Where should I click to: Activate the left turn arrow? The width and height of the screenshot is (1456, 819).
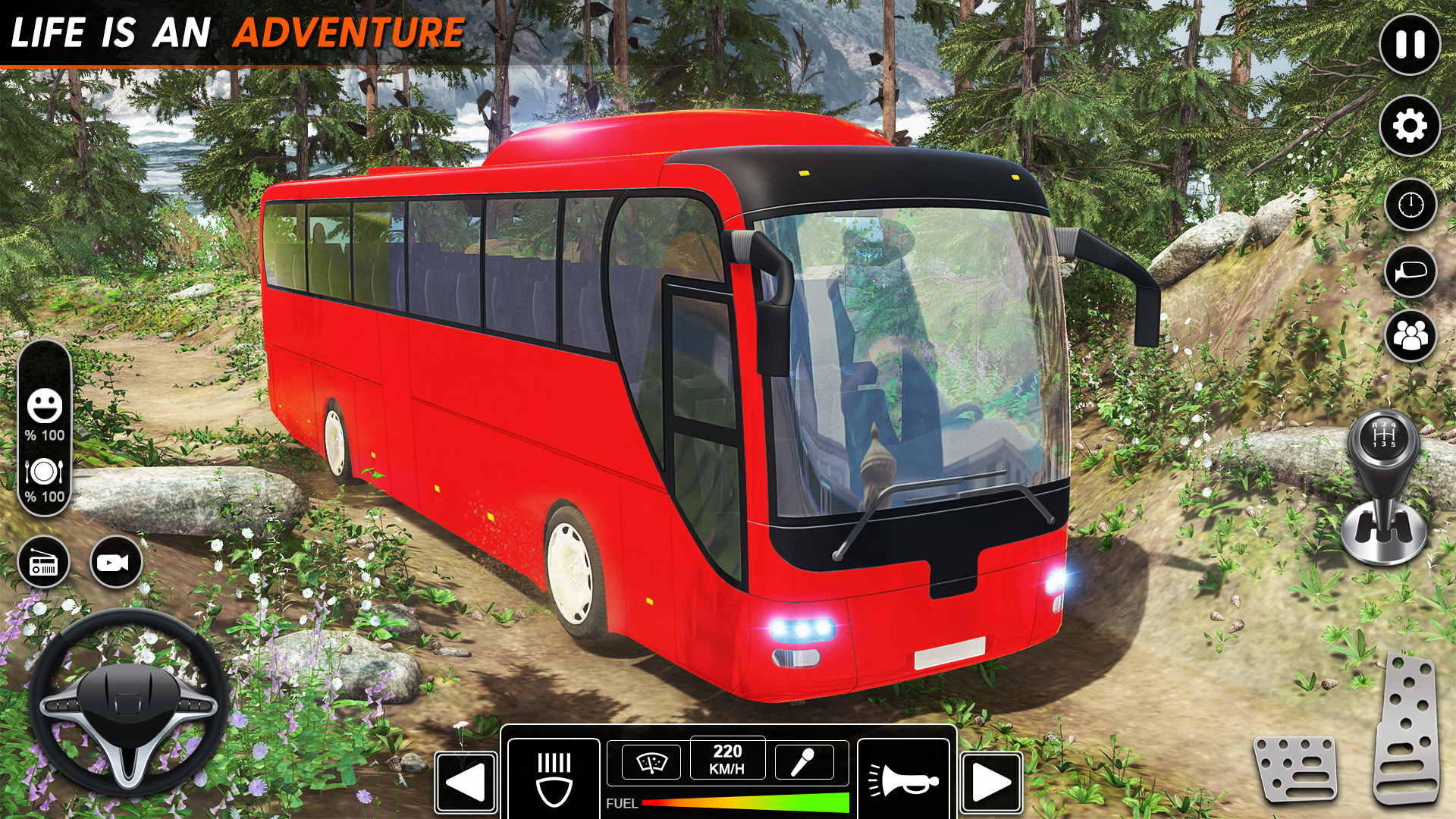click(466, 783)
